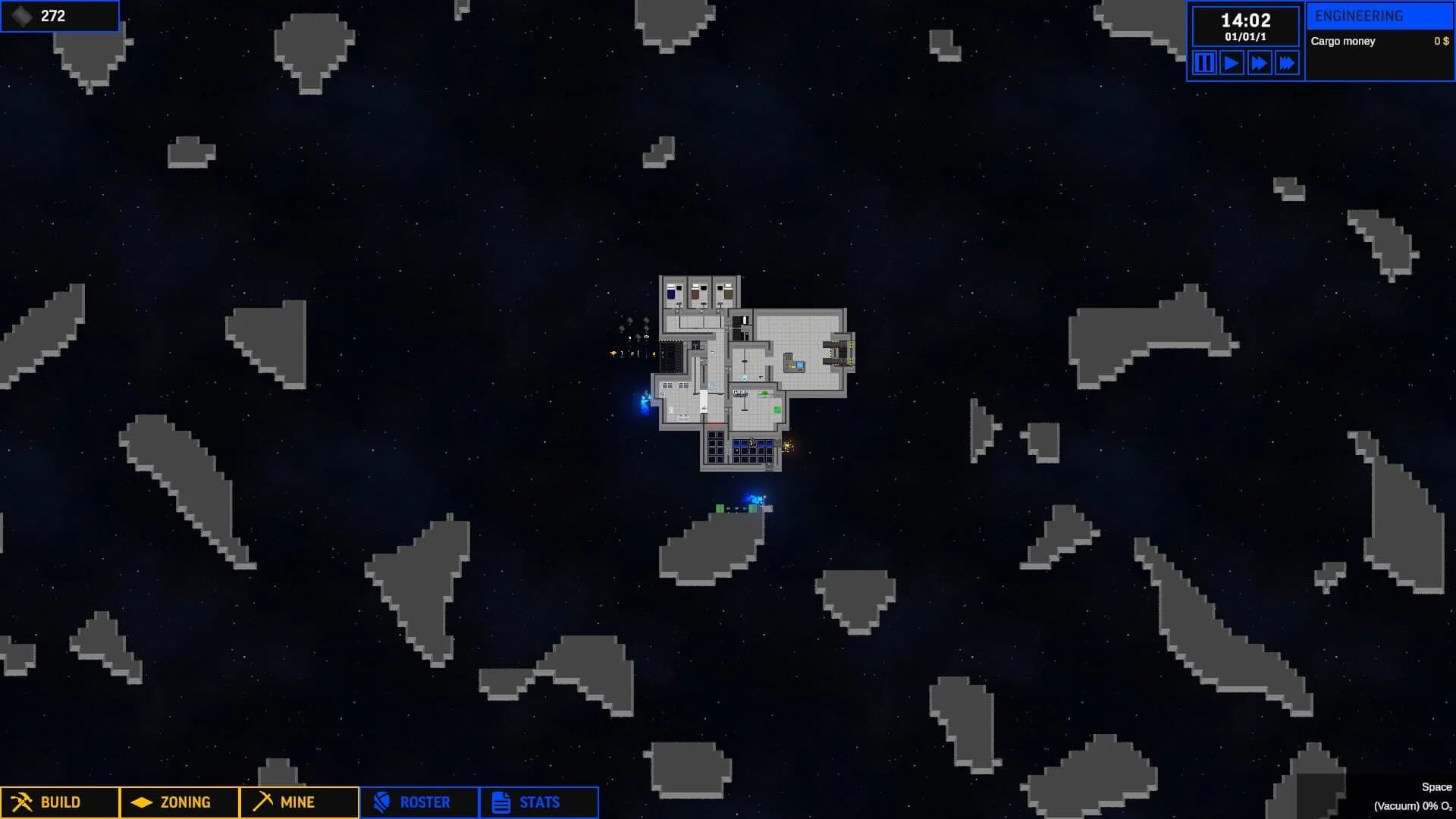Resume play at normal speed
Image resolution: width=1456 pixels, height=819 pixels.
pos(1230,64)
